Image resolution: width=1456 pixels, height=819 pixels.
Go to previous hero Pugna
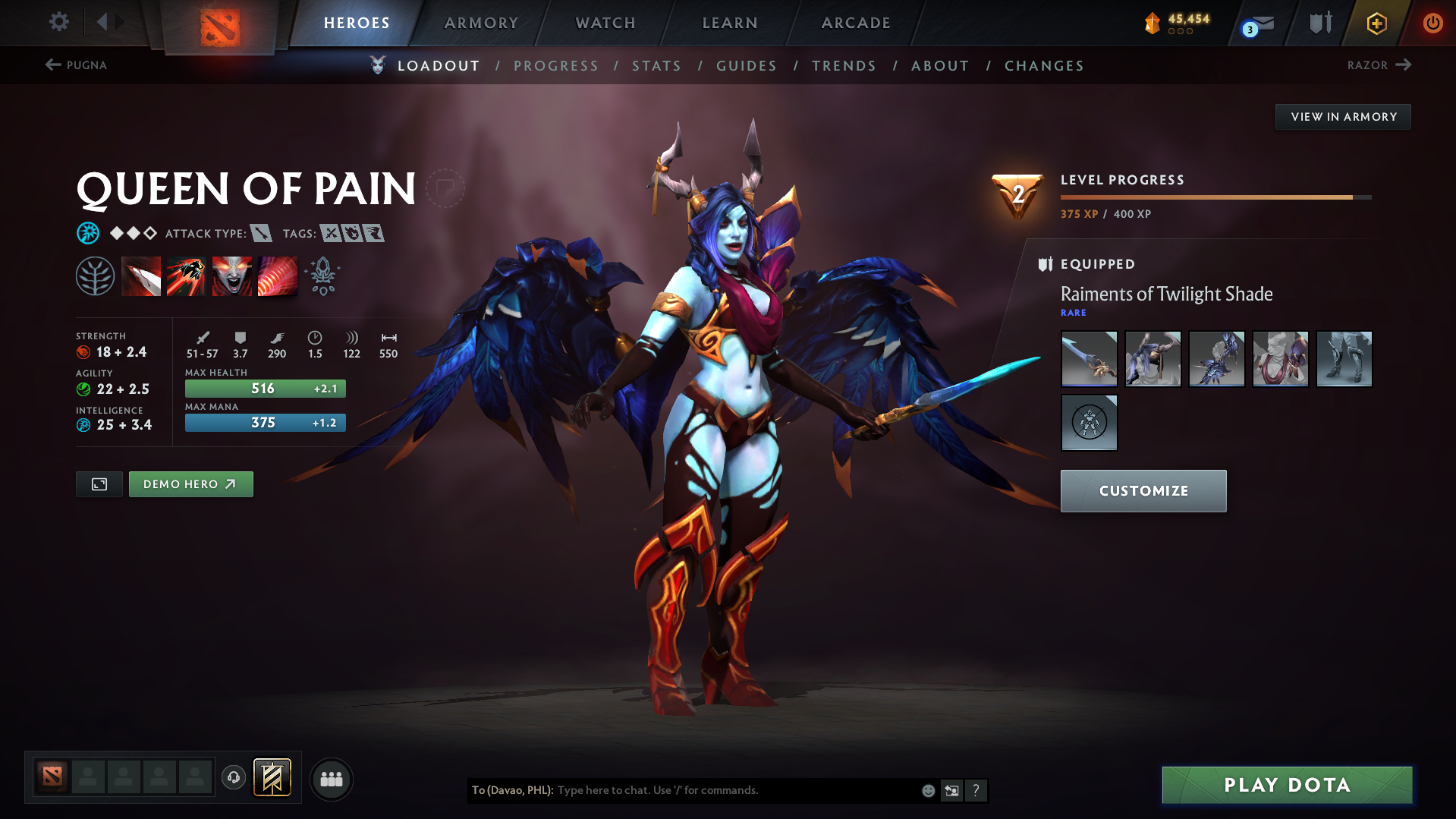point(76,65)
